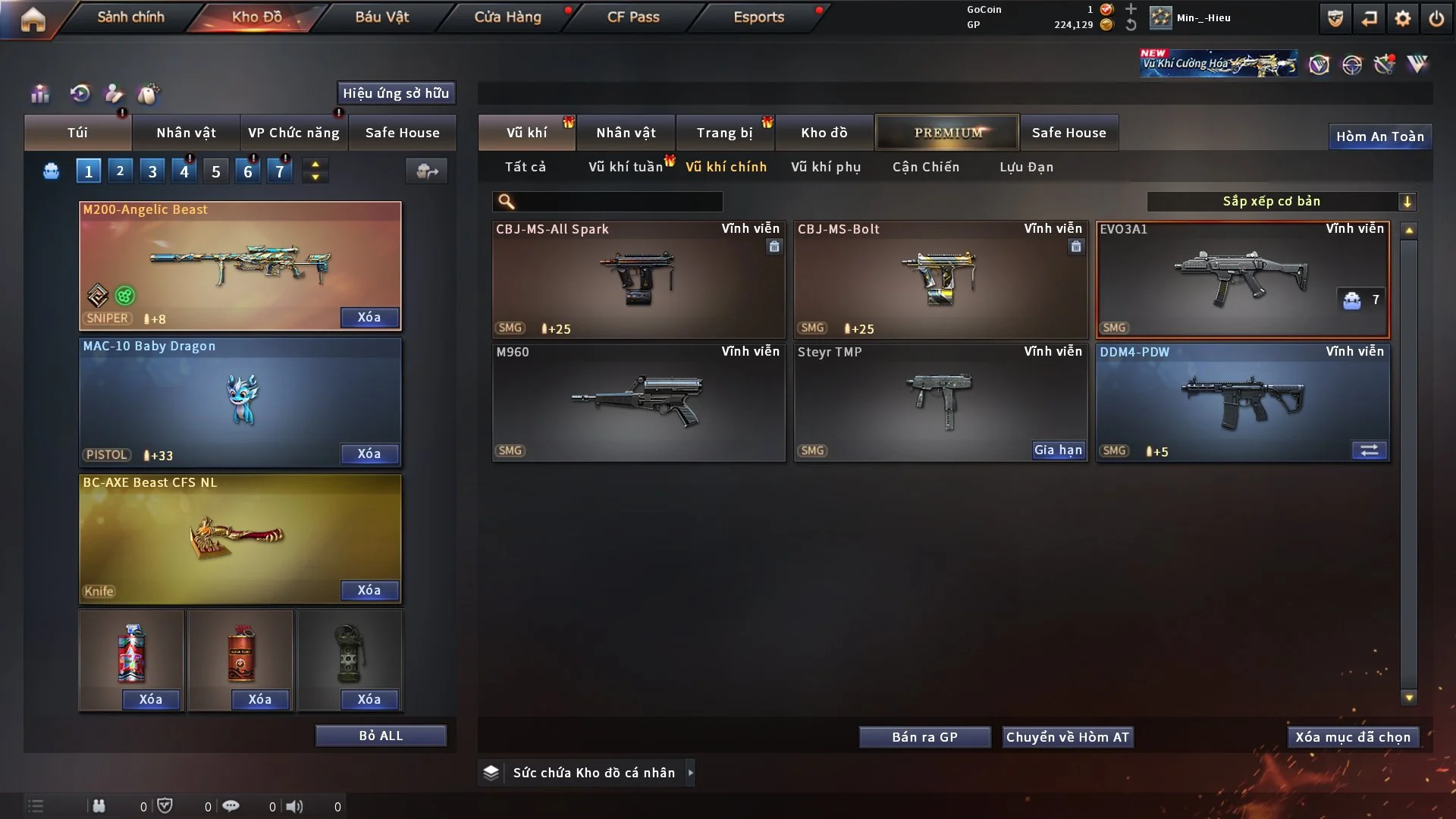Switch to bag slot 3
Image resolution: width=1456 pixels, height=819 pixels.
(152, 171)
